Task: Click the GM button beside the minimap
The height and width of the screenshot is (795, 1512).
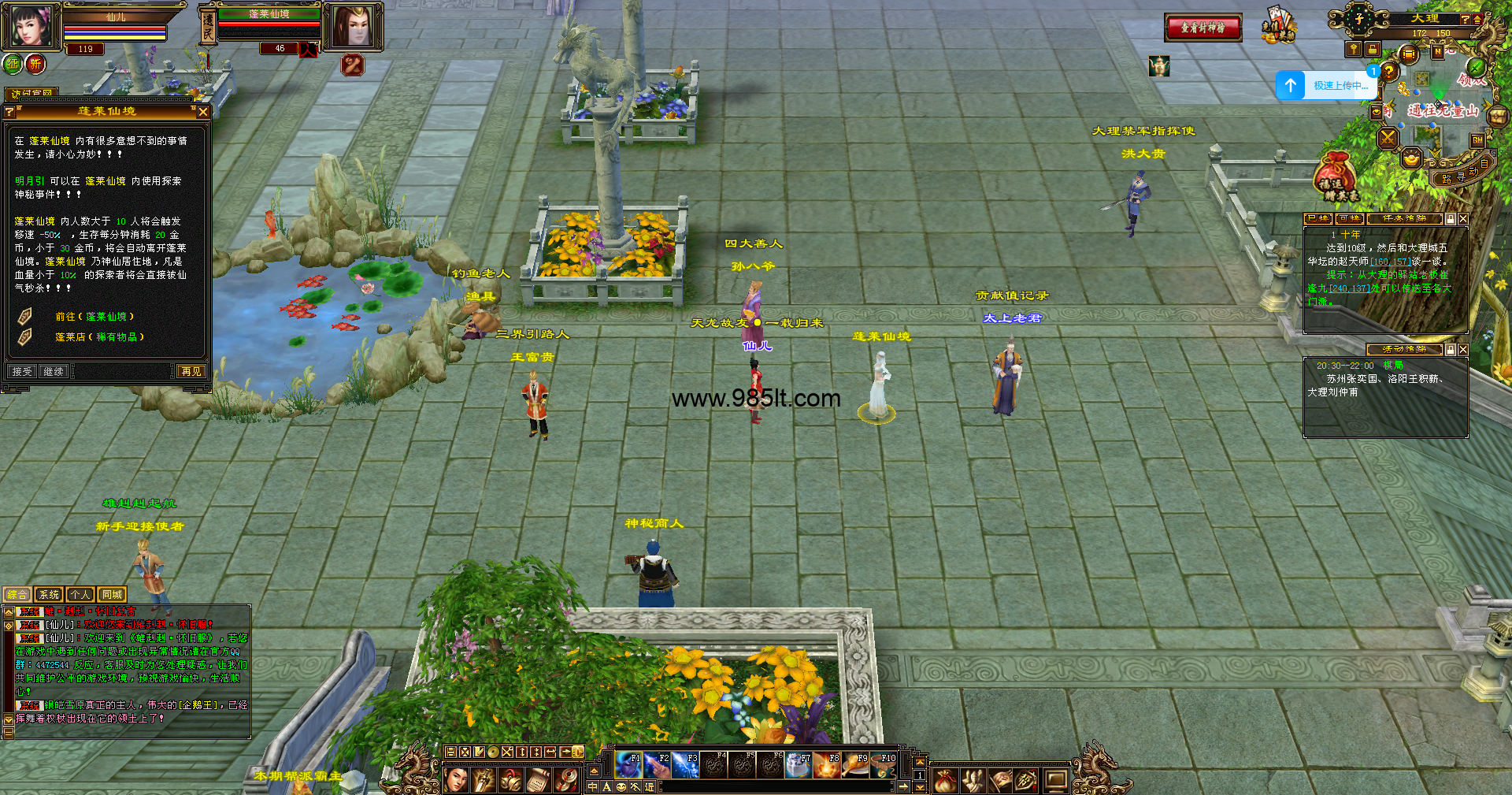Action: click(1477, 140)
